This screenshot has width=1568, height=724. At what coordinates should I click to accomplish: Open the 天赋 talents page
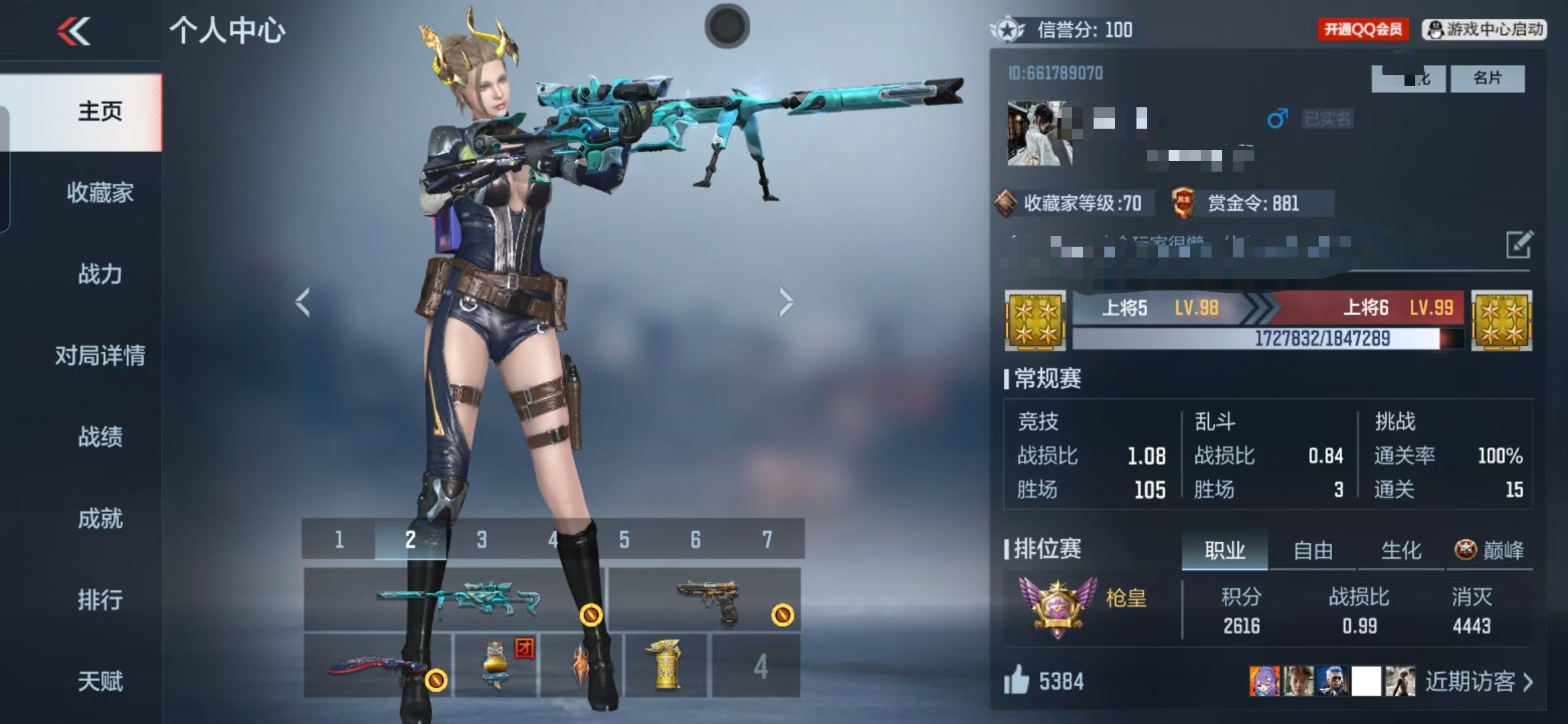coord(100,681)
